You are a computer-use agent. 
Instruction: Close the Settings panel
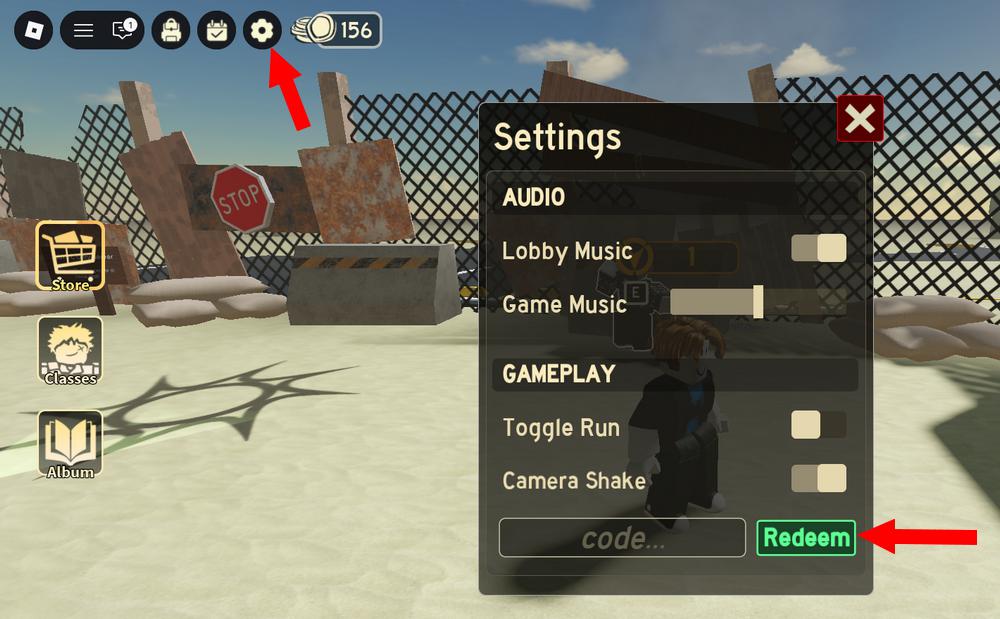859,120
